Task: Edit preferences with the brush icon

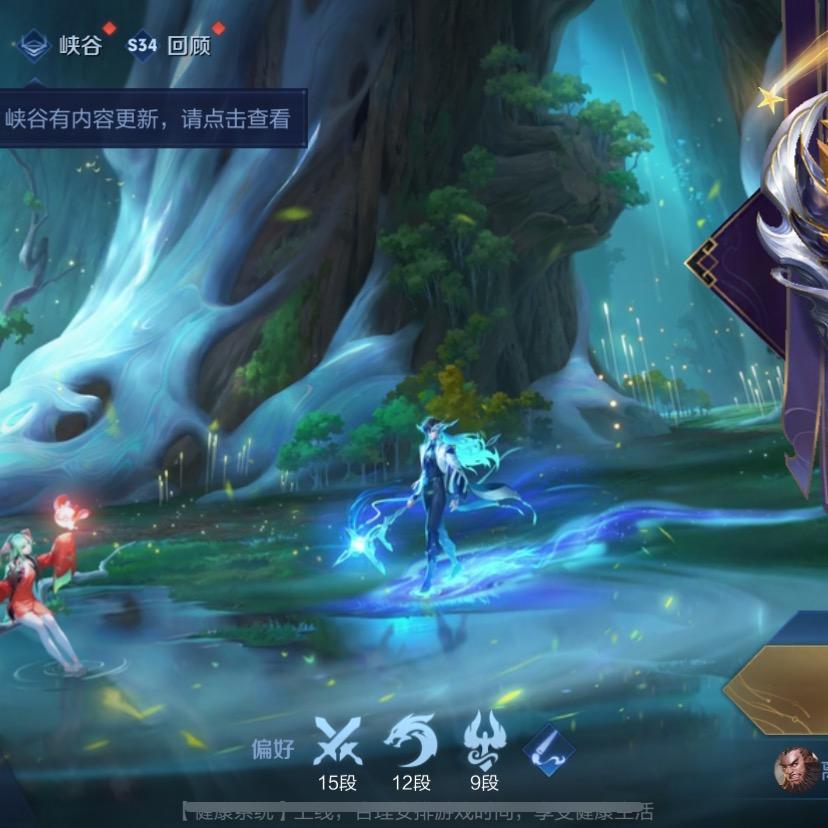Action: pos(549,750)
